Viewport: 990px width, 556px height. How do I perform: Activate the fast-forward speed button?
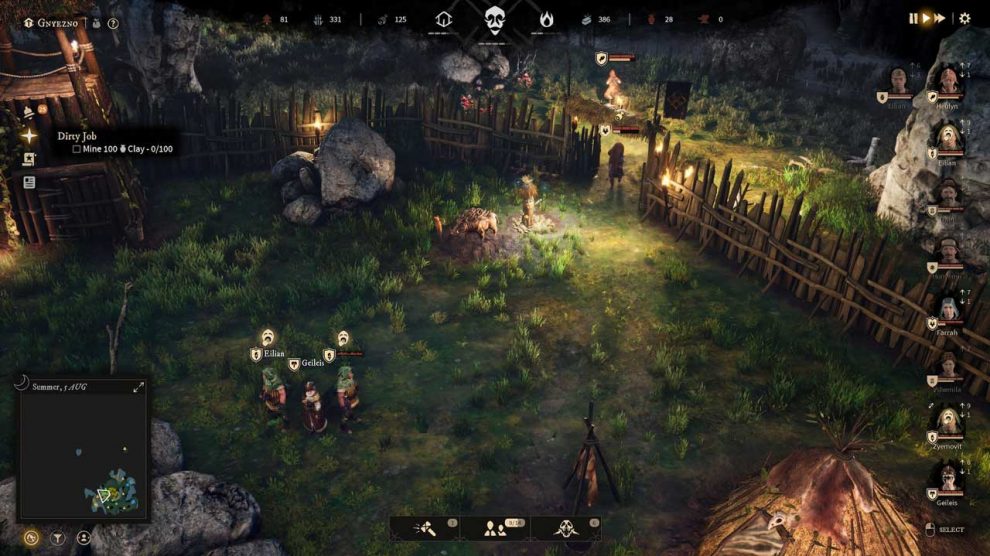pos(941,18)
